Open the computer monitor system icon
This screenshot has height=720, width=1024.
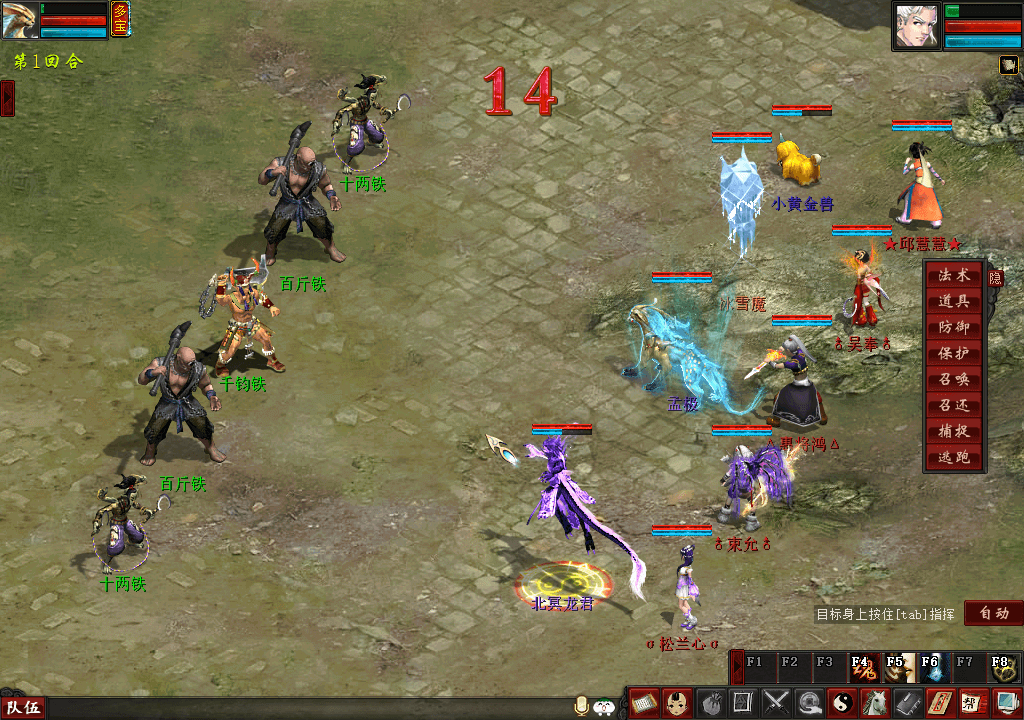click(x=1005, y=703)
